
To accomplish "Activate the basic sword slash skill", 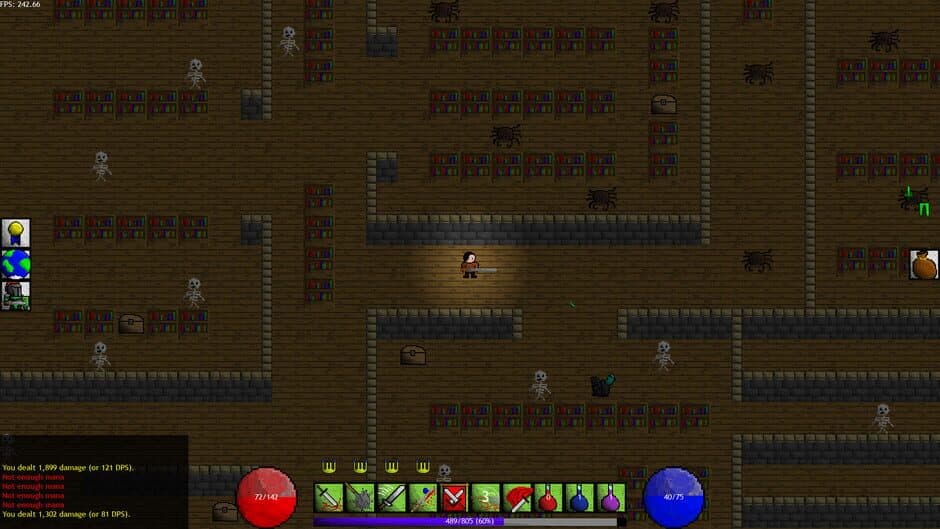I will [329, 497].
